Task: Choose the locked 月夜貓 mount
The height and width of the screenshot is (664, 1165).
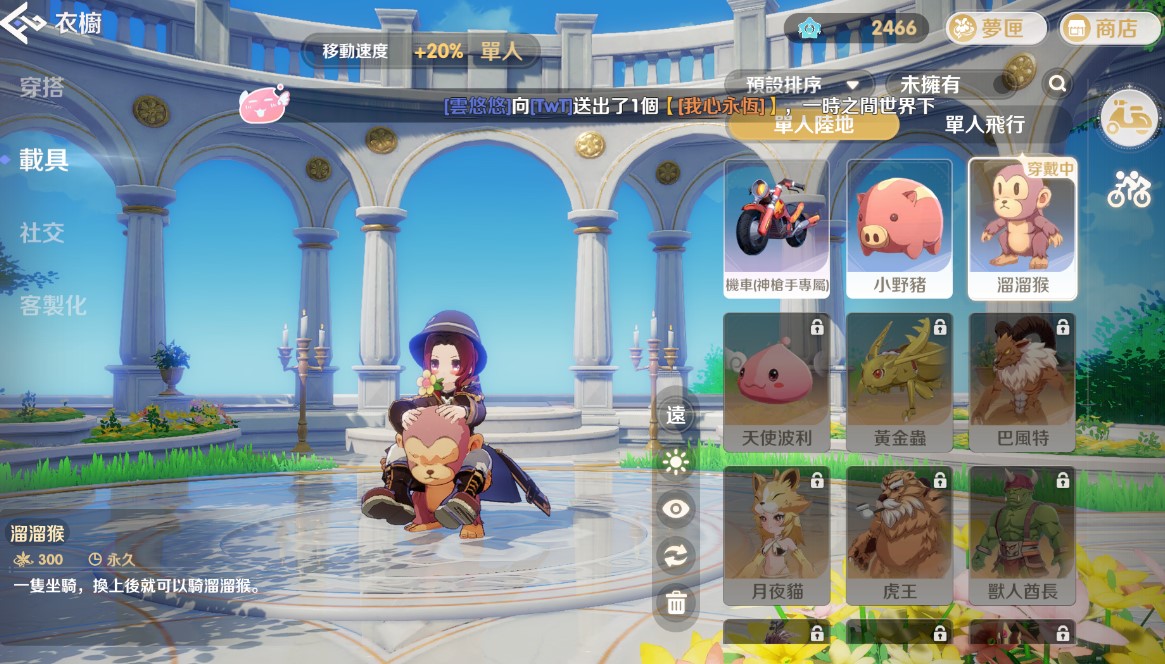Action: coord(776,535)
